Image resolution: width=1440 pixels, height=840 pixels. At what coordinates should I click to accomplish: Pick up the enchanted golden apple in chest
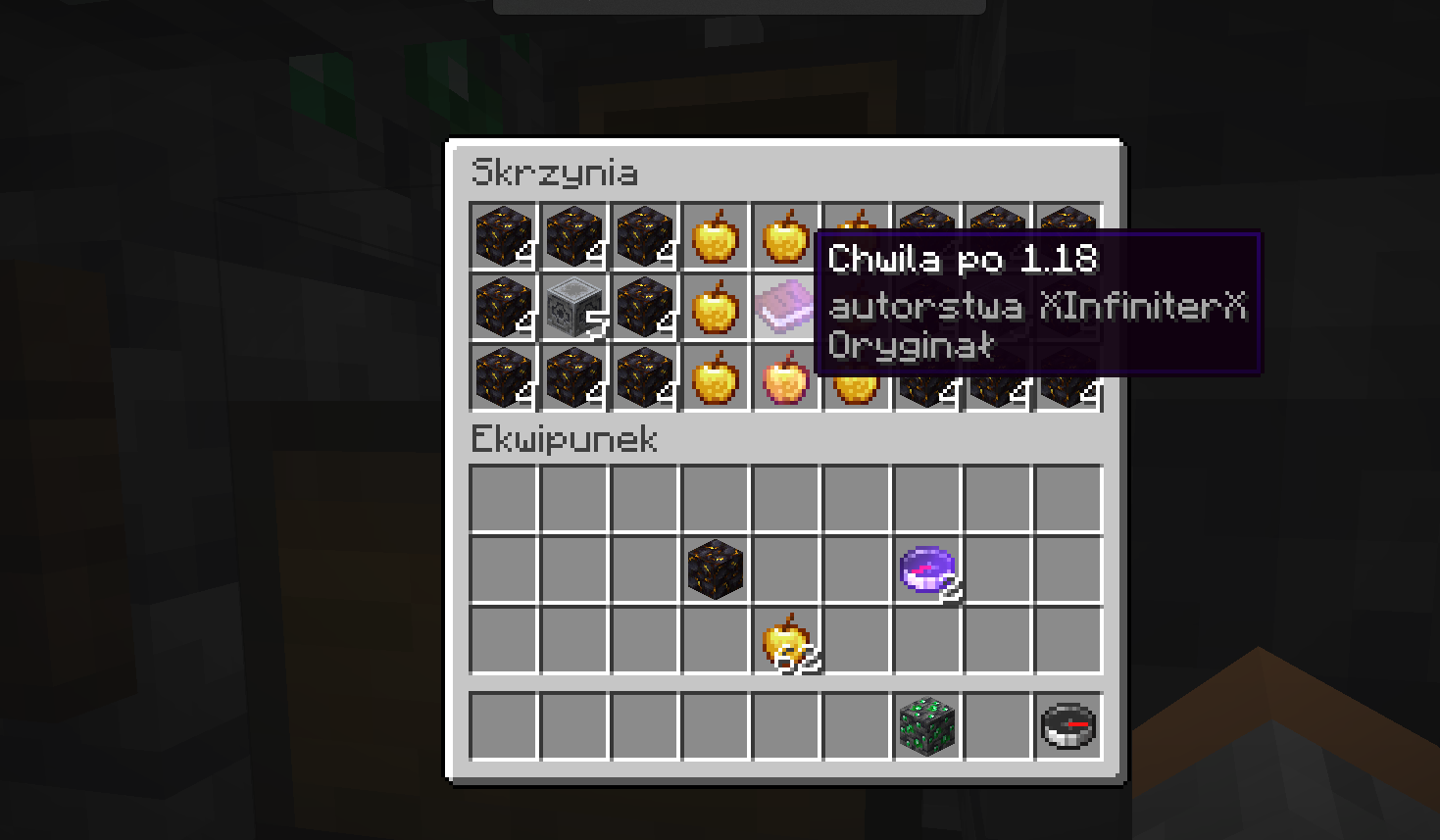(x=785, y=378)
